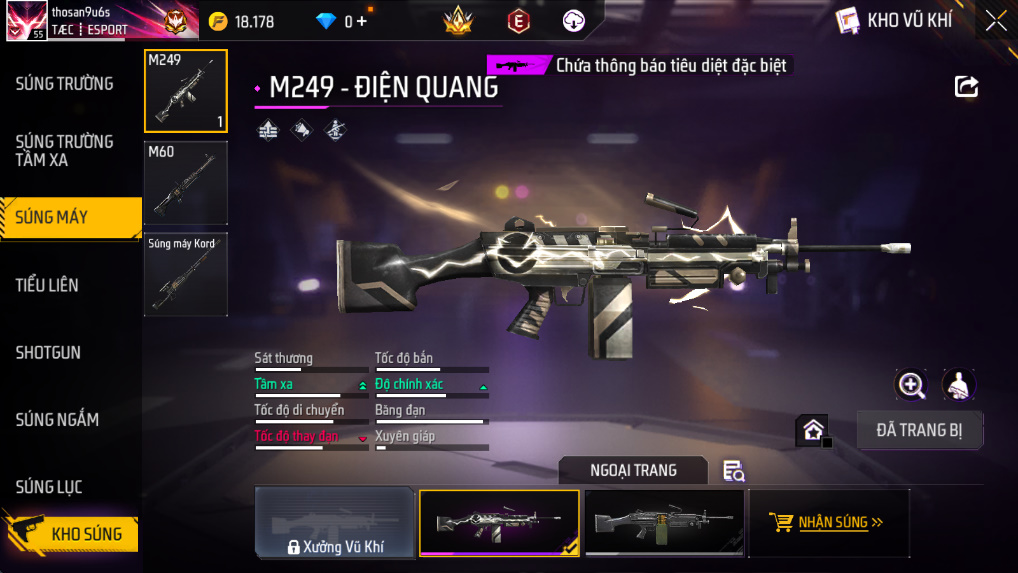The image size is (1018, 573).
Task: Choose the Tiểu Liên weapon category
Action: tap(47, 285)
